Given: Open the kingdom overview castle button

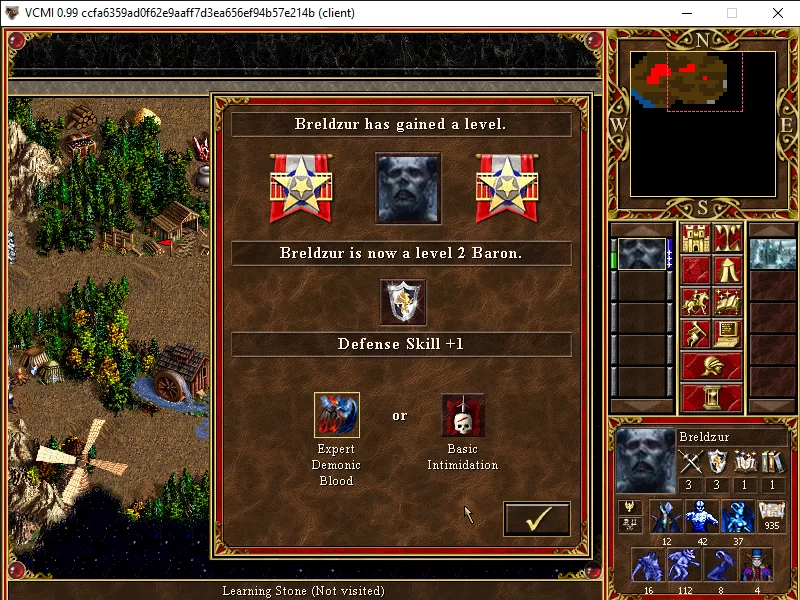Looking at the screenshot, I should [x=696, y=238].
